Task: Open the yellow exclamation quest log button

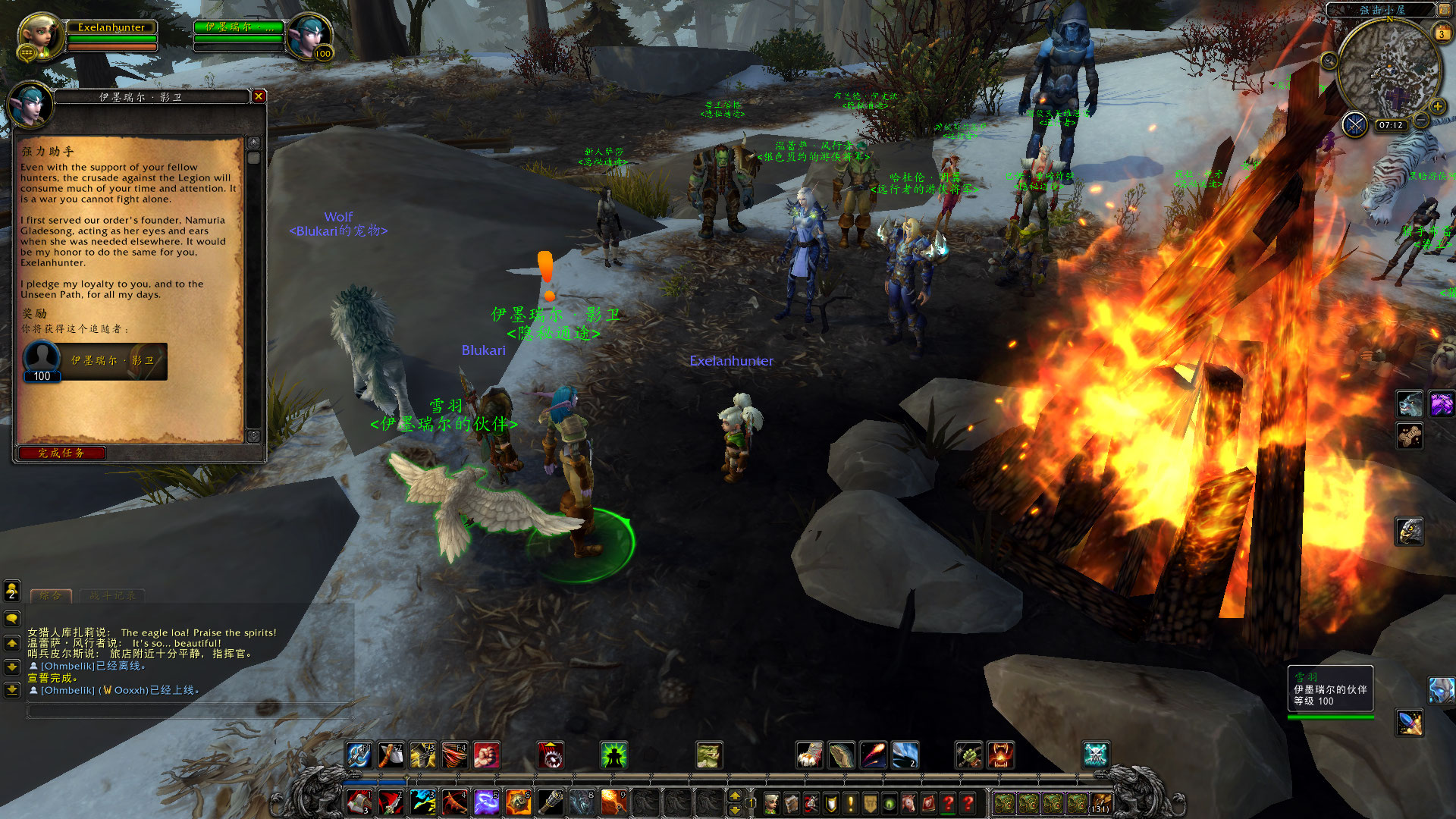Action: (x=851, y=803)
